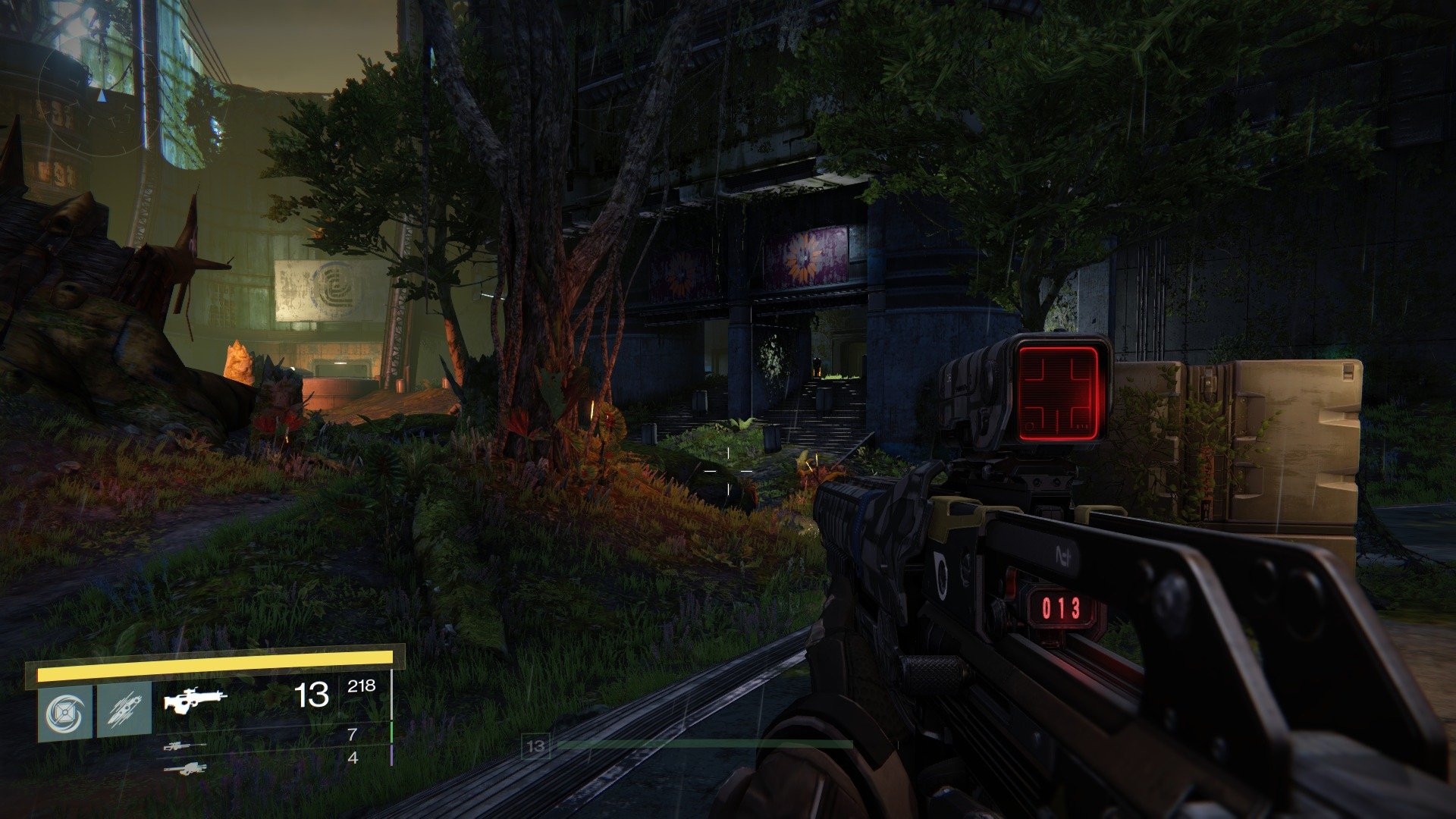Screen dimensions: 1456x819
Task: Select the grenade ability icon
Action: tap(65, 713)
